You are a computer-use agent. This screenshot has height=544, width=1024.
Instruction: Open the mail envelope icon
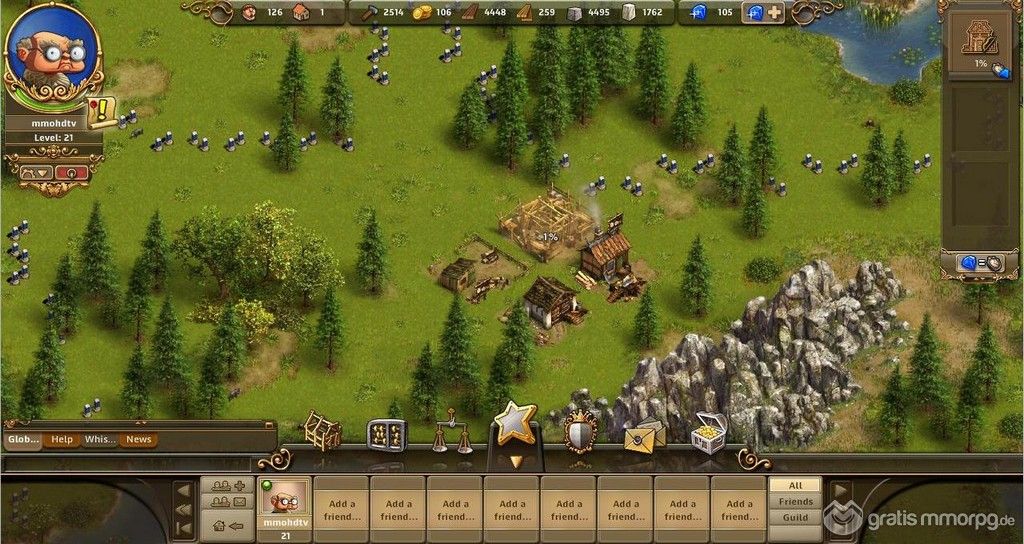(644, 435)
